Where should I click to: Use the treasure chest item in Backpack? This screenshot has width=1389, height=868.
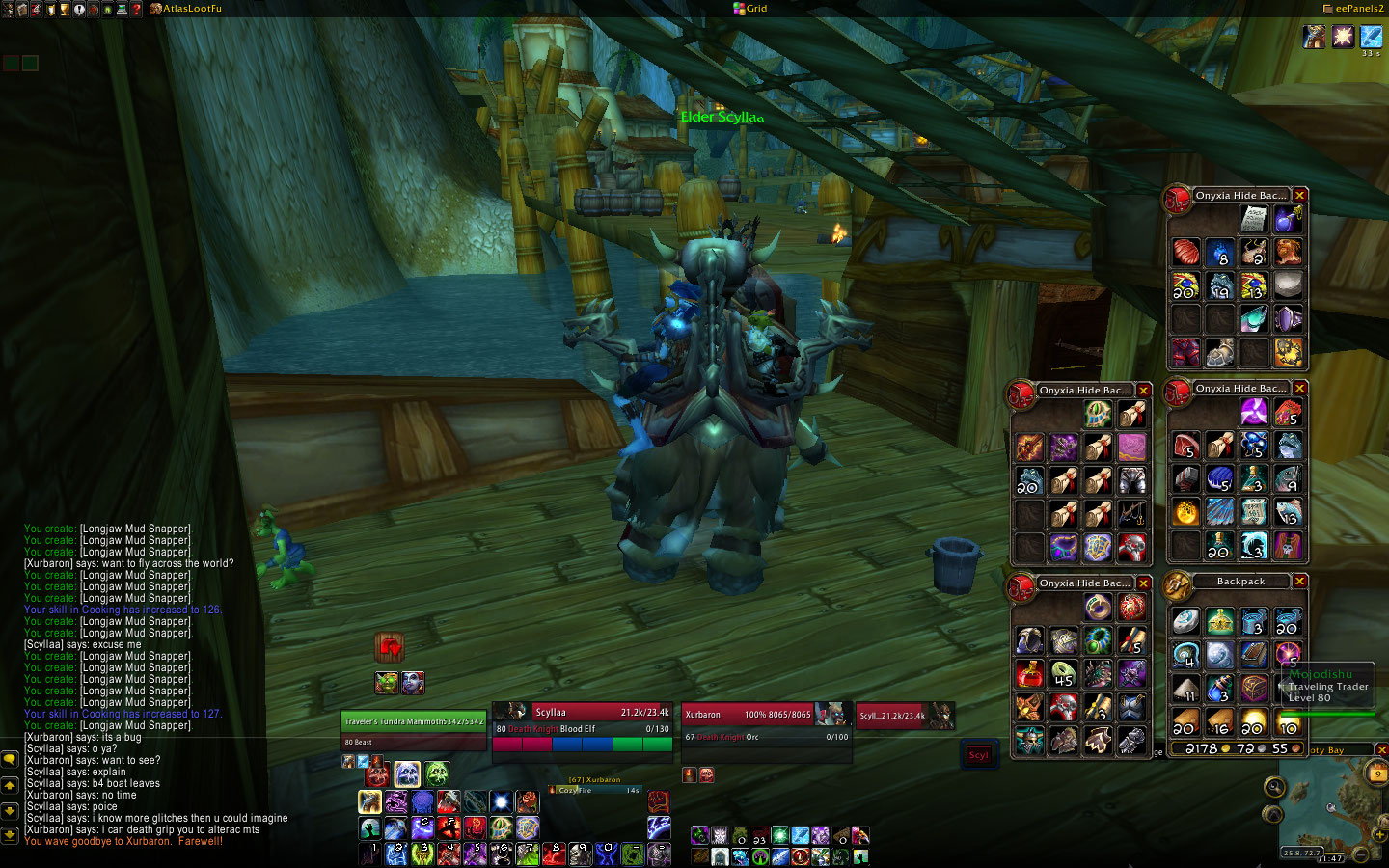(1254, 688)
